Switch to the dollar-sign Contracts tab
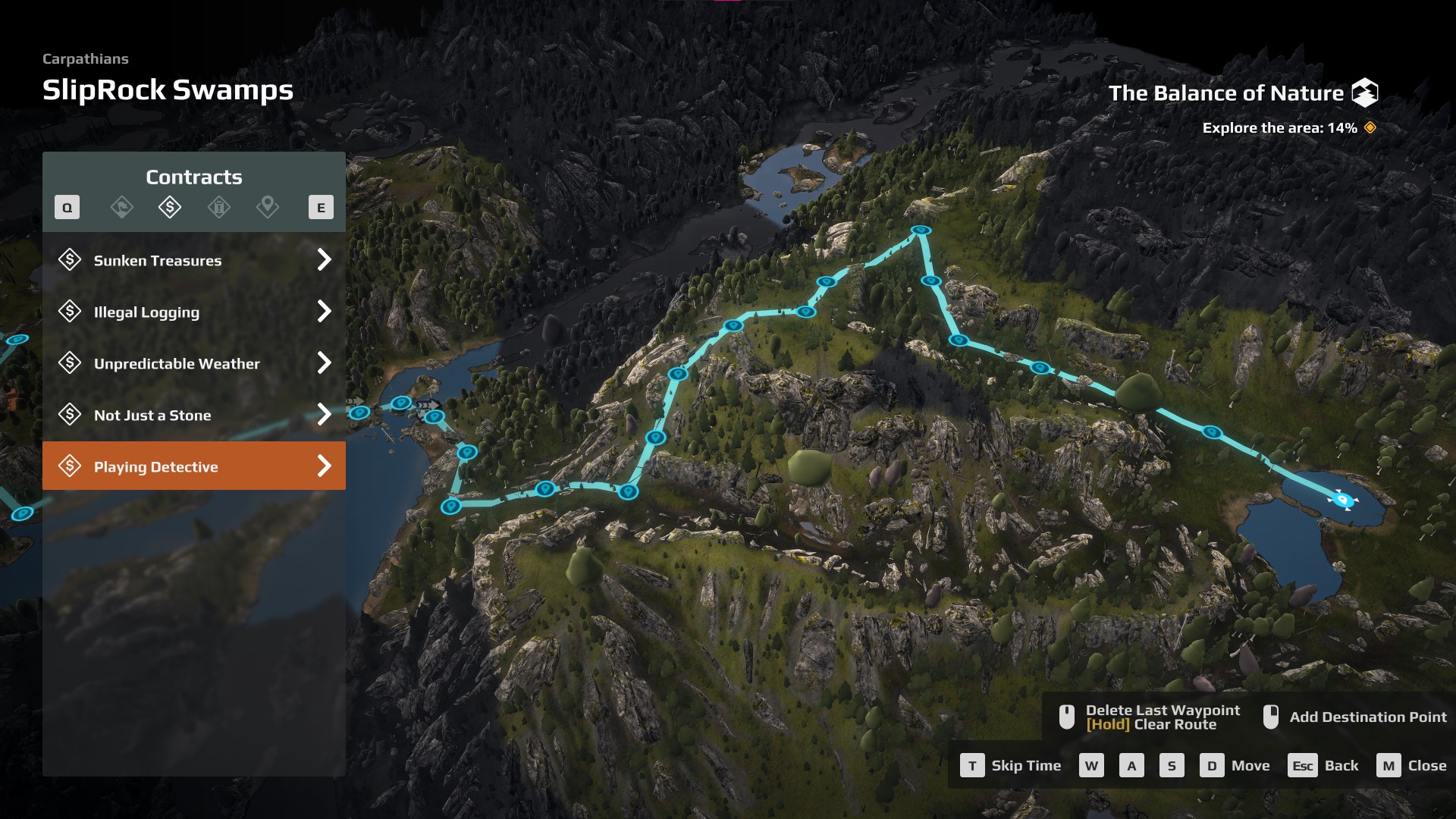This screenshot has width=1456, height=819. pos(170,207)
